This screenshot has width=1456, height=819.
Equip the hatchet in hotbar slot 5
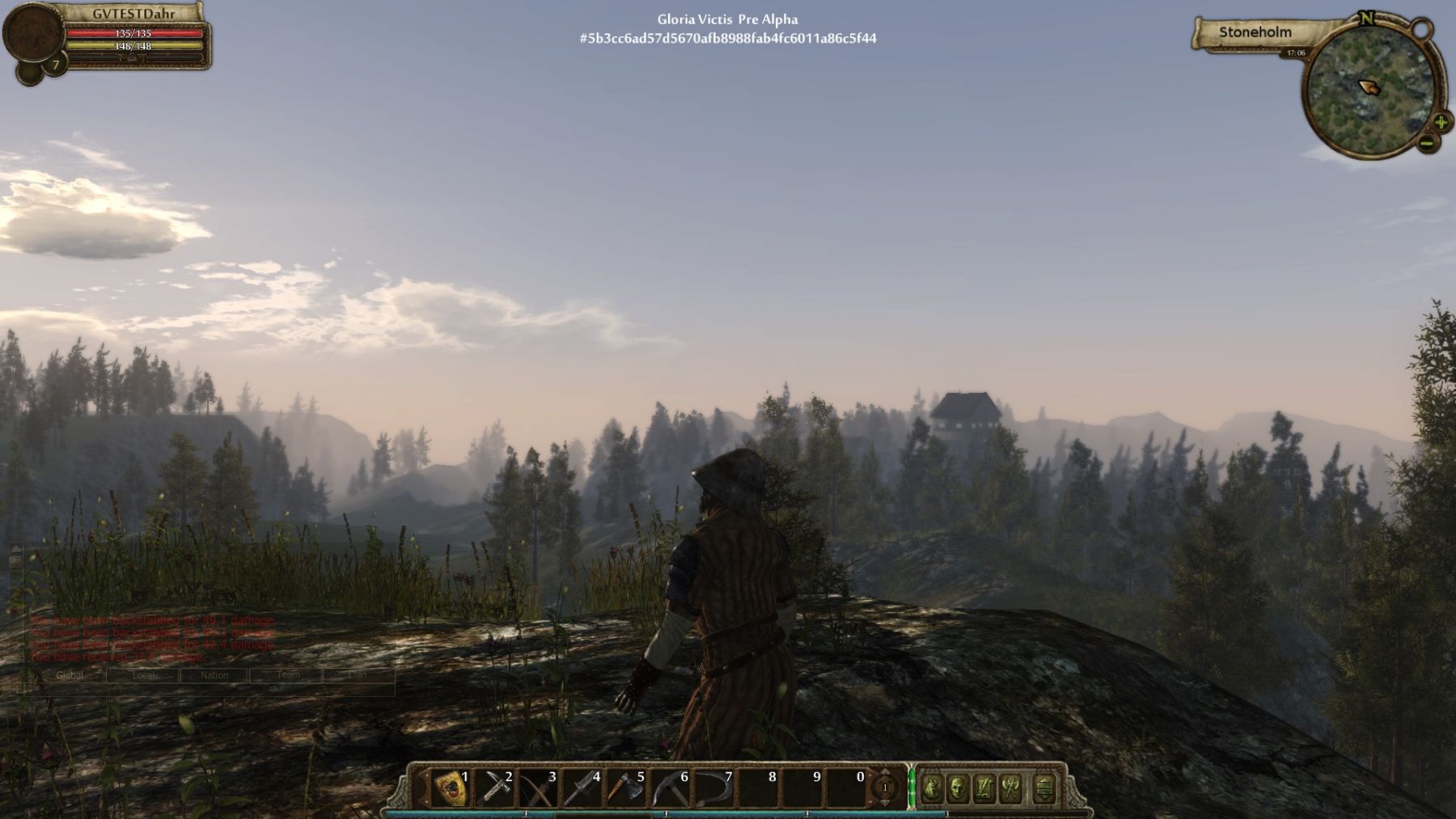coord(625,788)
